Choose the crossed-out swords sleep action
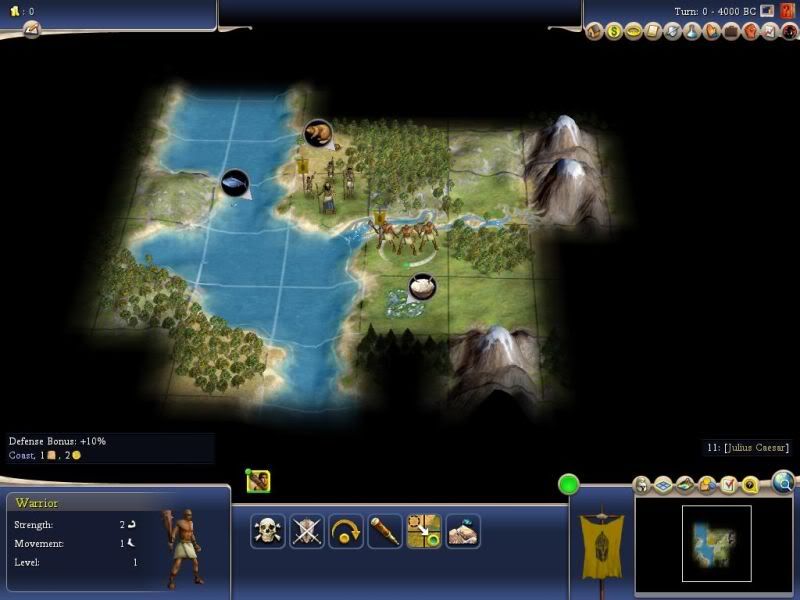 click(x=307, y=531)
